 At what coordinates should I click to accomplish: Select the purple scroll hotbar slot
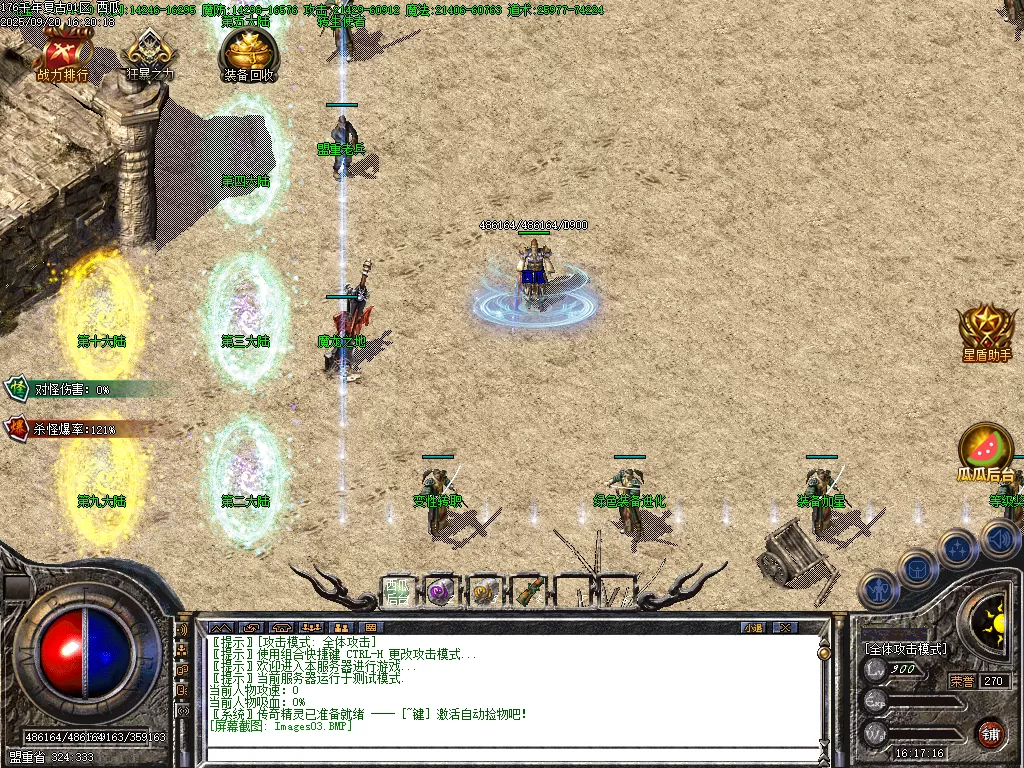[441, 591]
